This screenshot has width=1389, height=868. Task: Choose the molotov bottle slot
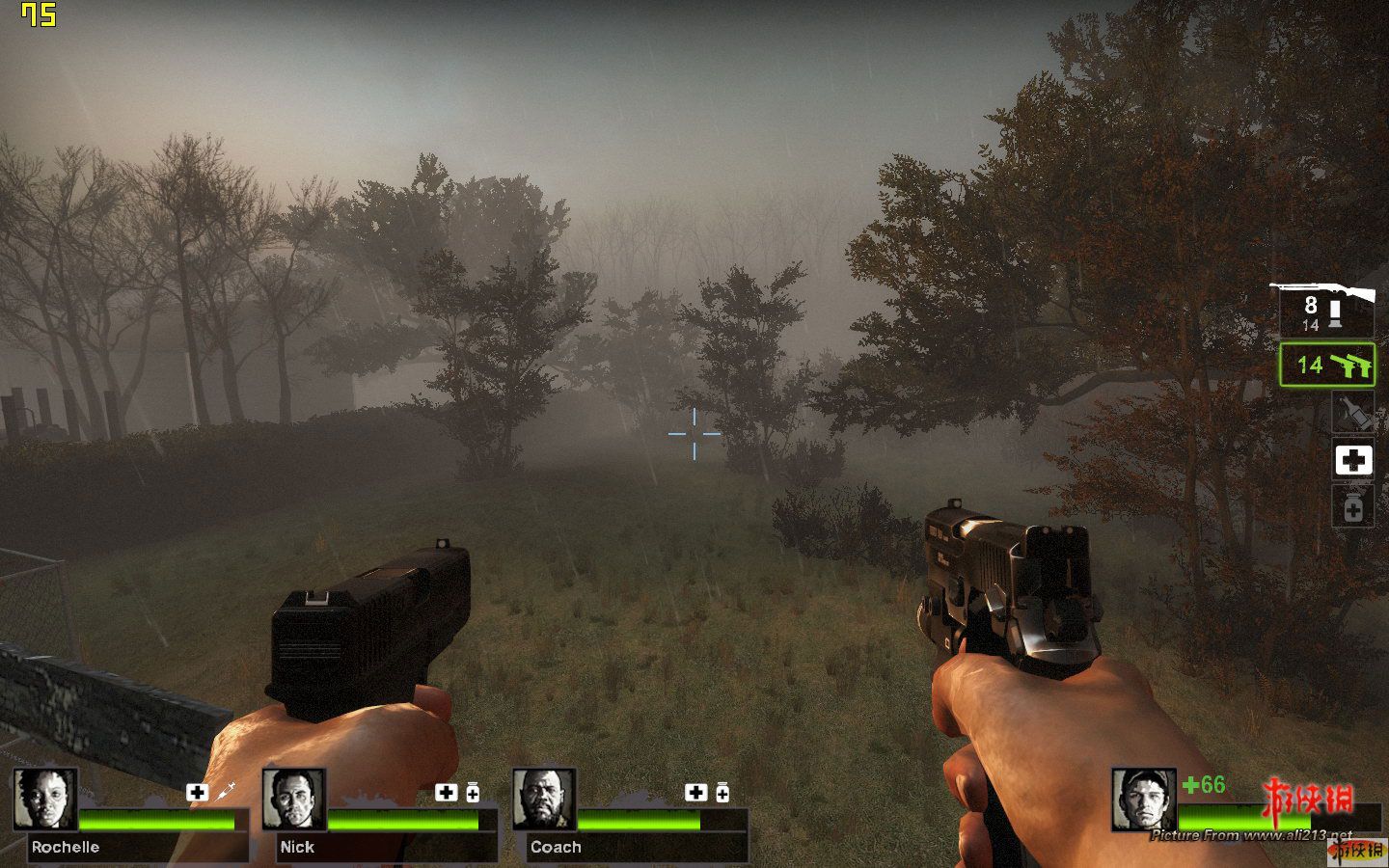point(1352,413)
